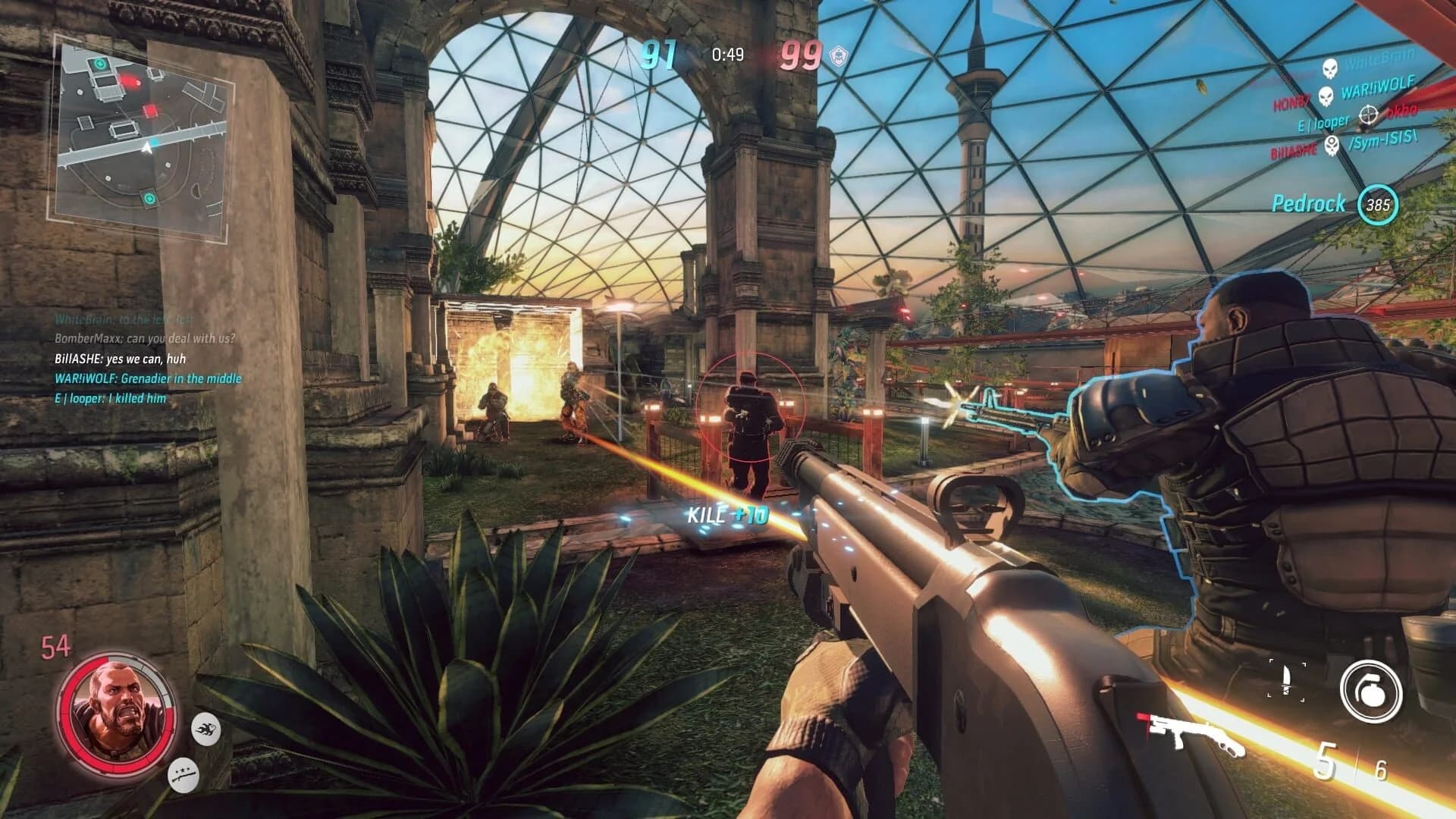Click the skull icon beside WhiteBrain's kill
The width and height of the screenshot is (1456, 819).
coord(1329,68)
